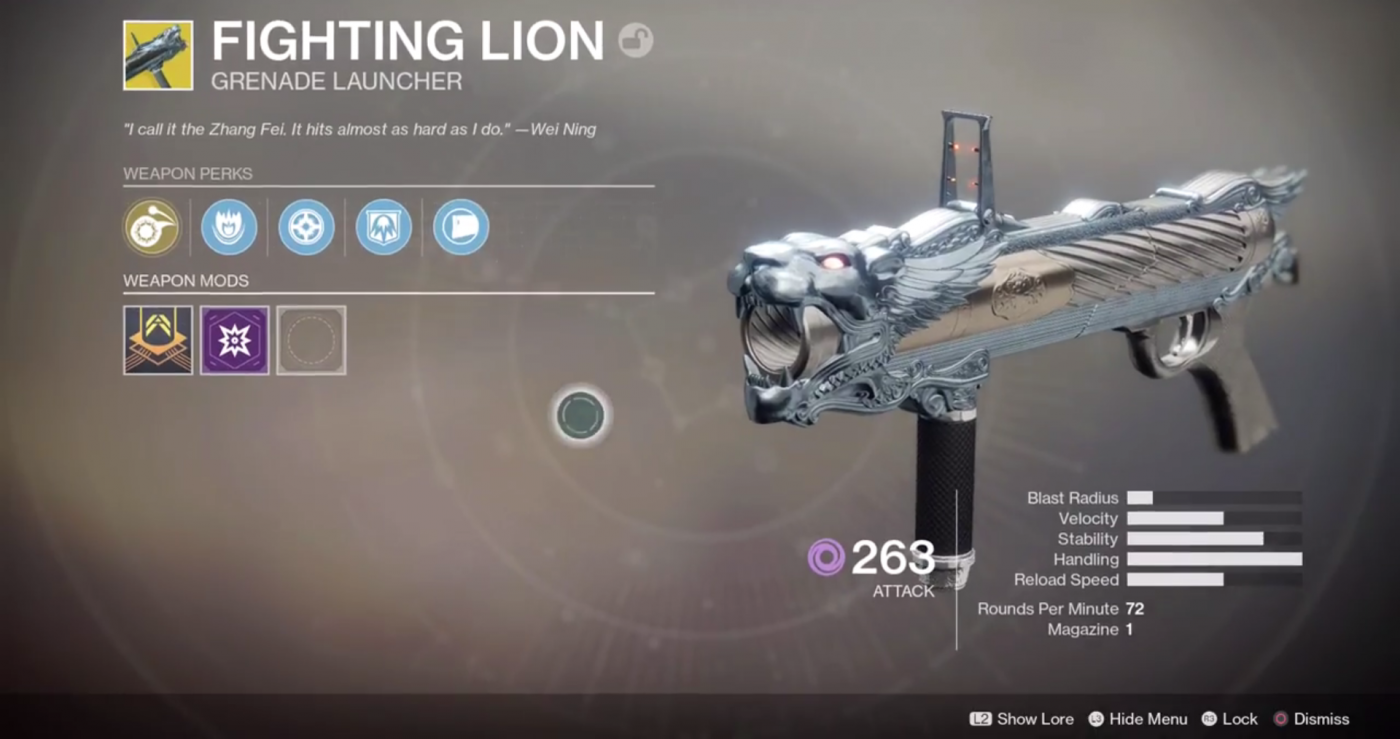The height and width of the screenshot is (739, 1400).
Task: View the rightmost stock perk icon
Action: pos(460,227)
